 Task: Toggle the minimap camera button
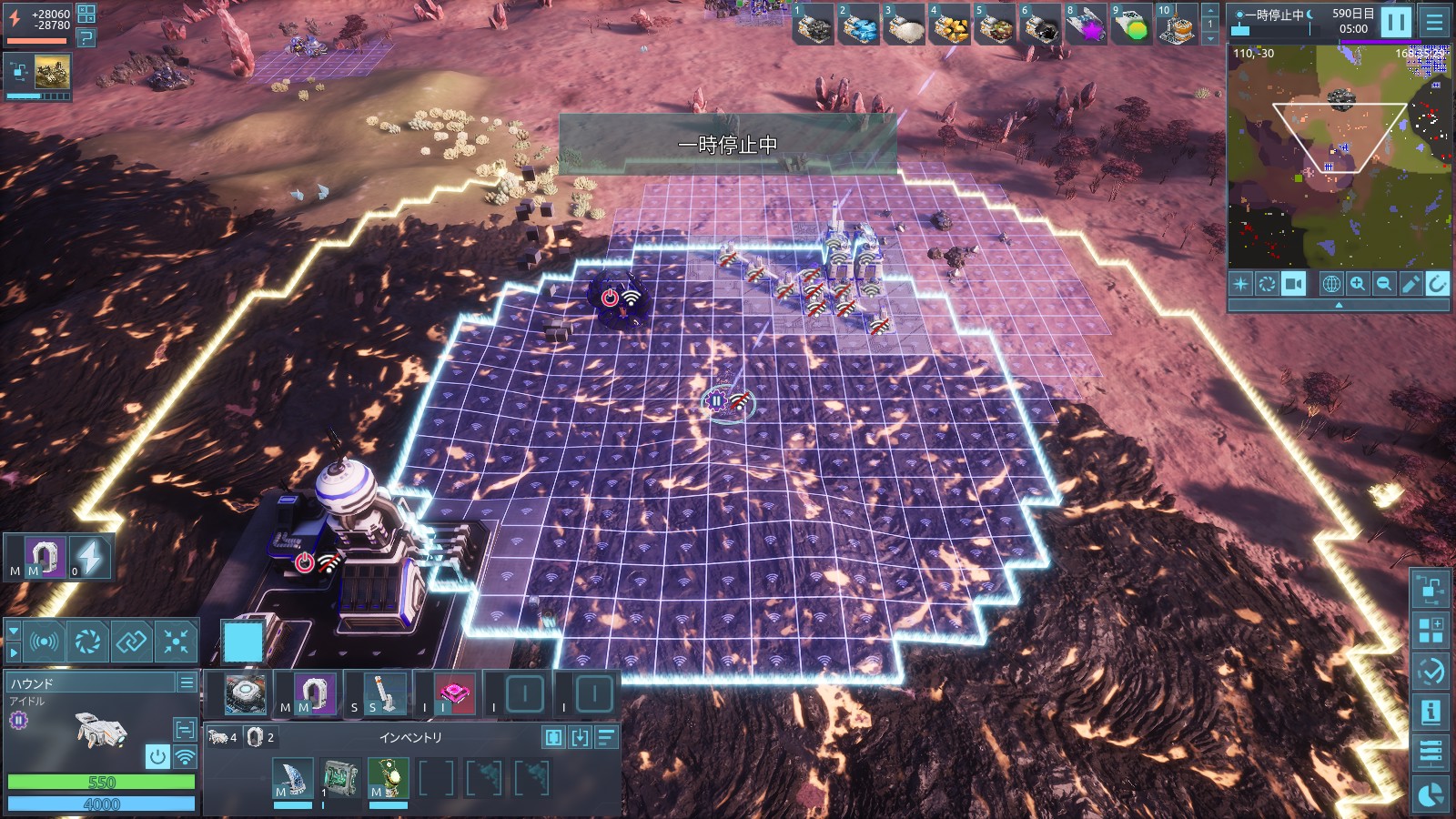click(1293, 284)
